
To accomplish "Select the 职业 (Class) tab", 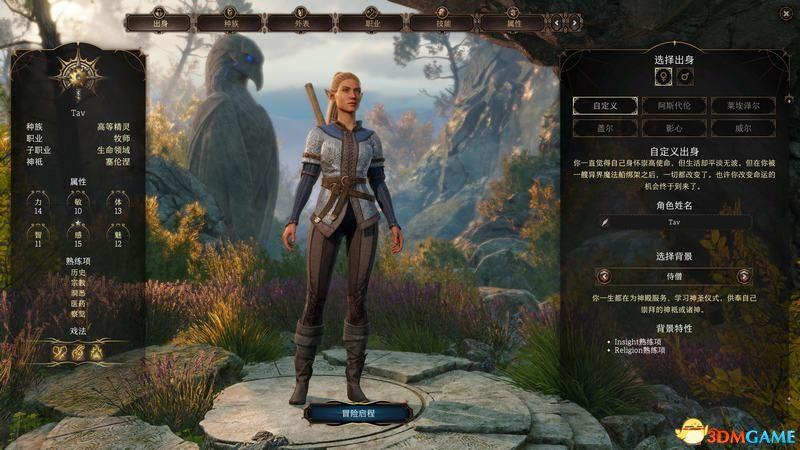I will pyautogui.click(x=371, y=22).
